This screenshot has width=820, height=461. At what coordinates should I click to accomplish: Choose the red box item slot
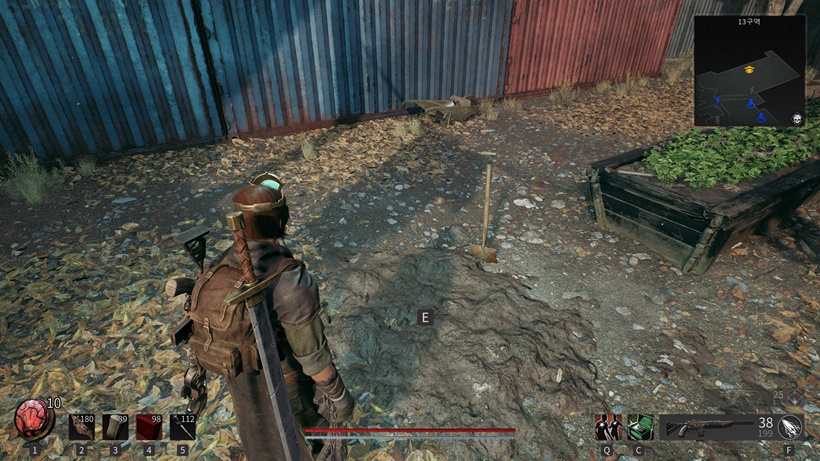coord(150,427)
